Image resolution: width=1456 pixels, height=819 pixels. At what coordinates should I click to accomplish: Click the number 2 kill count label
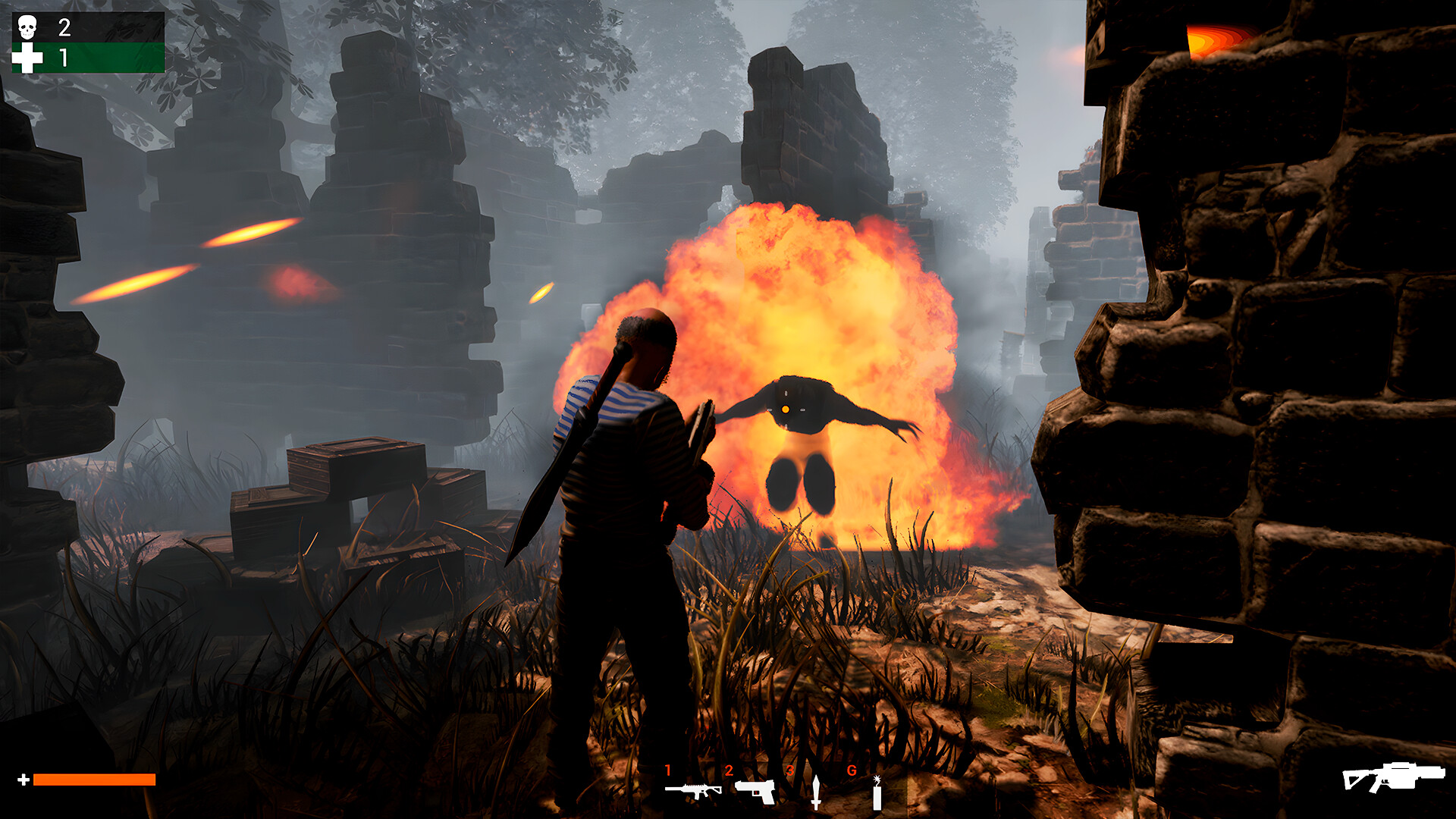[x=64, y=27]
